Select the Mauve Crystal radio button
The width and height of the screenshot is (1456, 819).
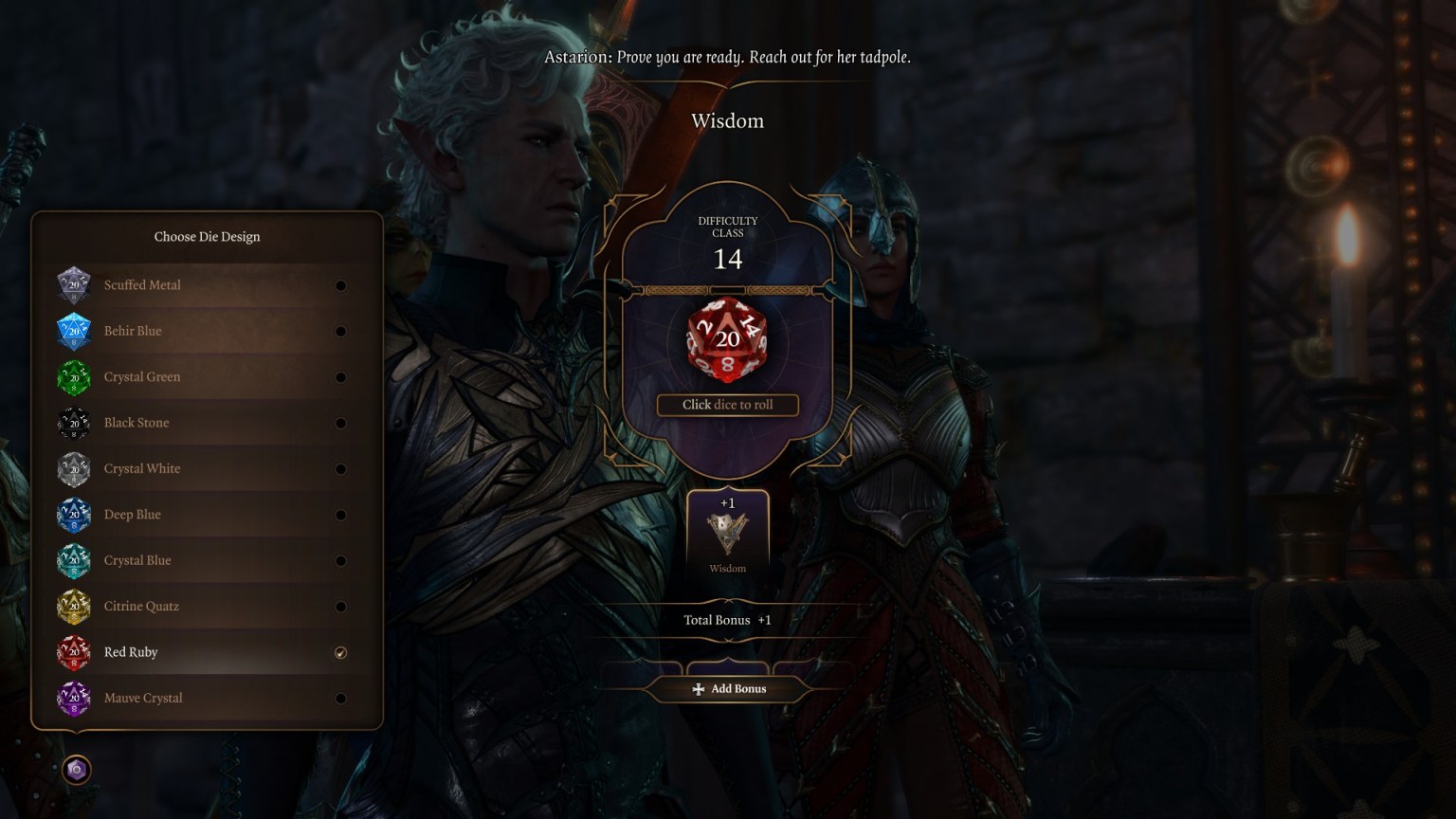[340, 698]
